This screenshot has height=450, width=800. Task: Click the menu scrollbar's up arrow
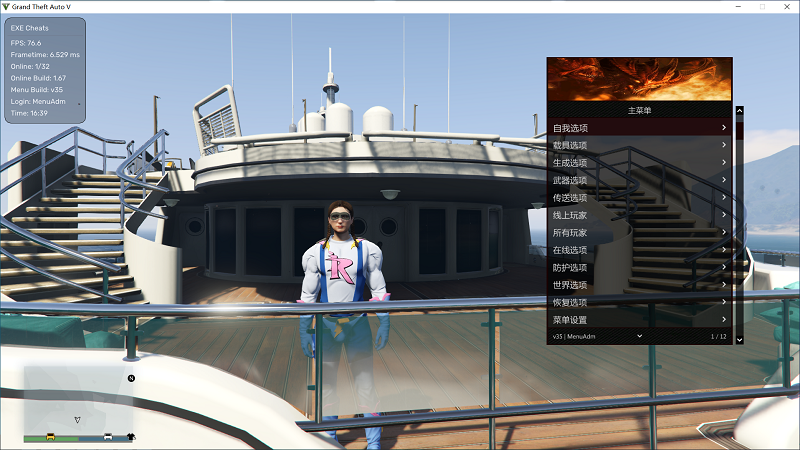click(x=740, y=110)
